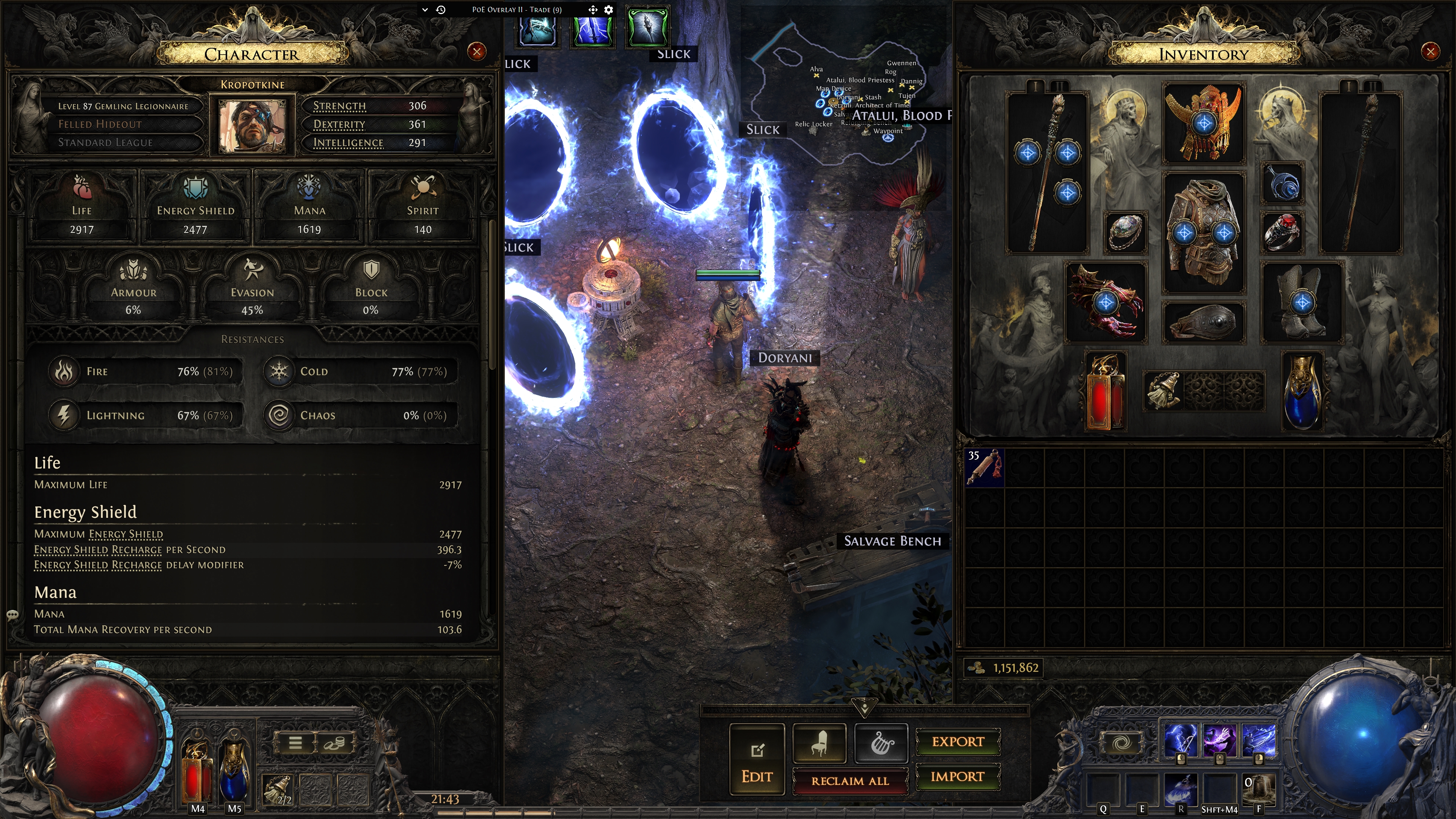Screen dimensions: 1456x819
Task: Select the scroll stack of 35
Action: click(985, 467)
